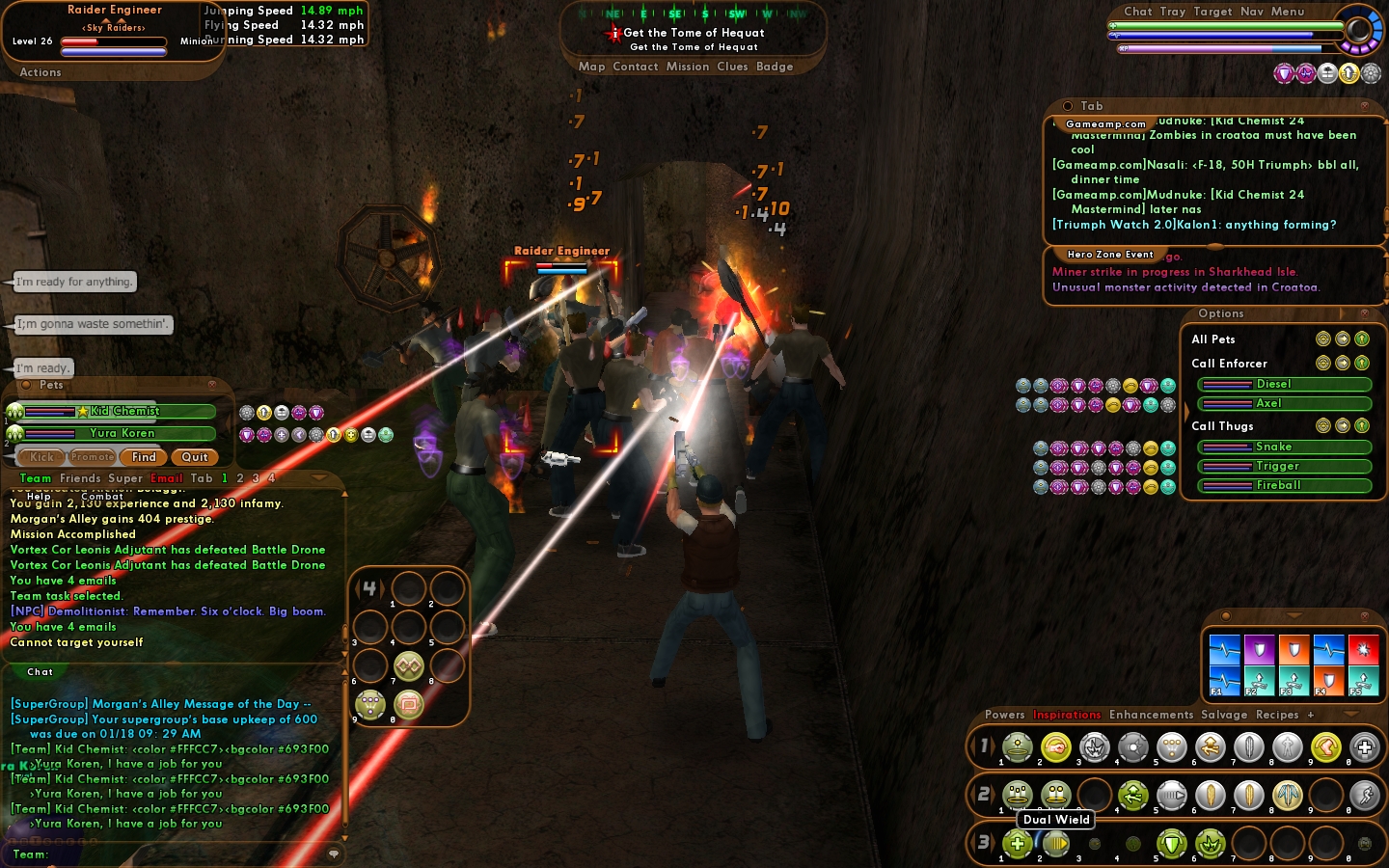Screen dimensions: 1389x868
Task: Open the Email tab
Action: (166, 478)
